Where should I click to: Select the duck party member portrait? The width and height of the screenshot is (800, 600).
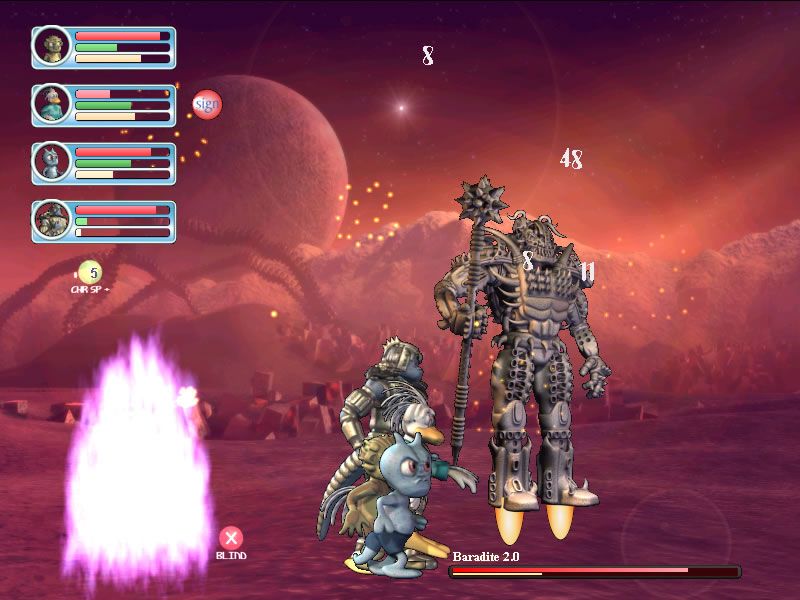click(x=51, y=104)
